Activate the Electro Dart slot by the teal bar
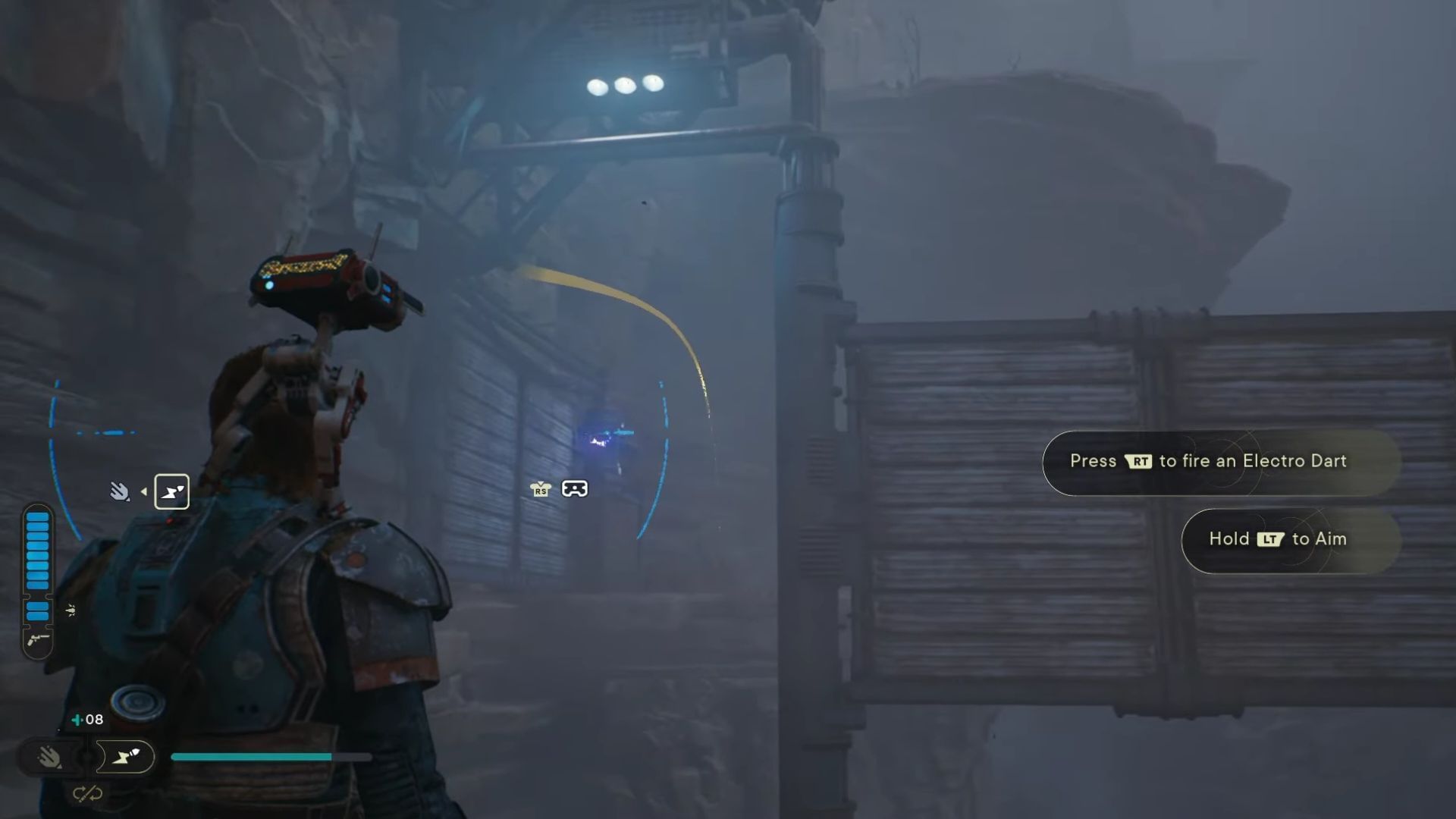The height and width of the screenshot is (819, 1456). coord(126,756)
